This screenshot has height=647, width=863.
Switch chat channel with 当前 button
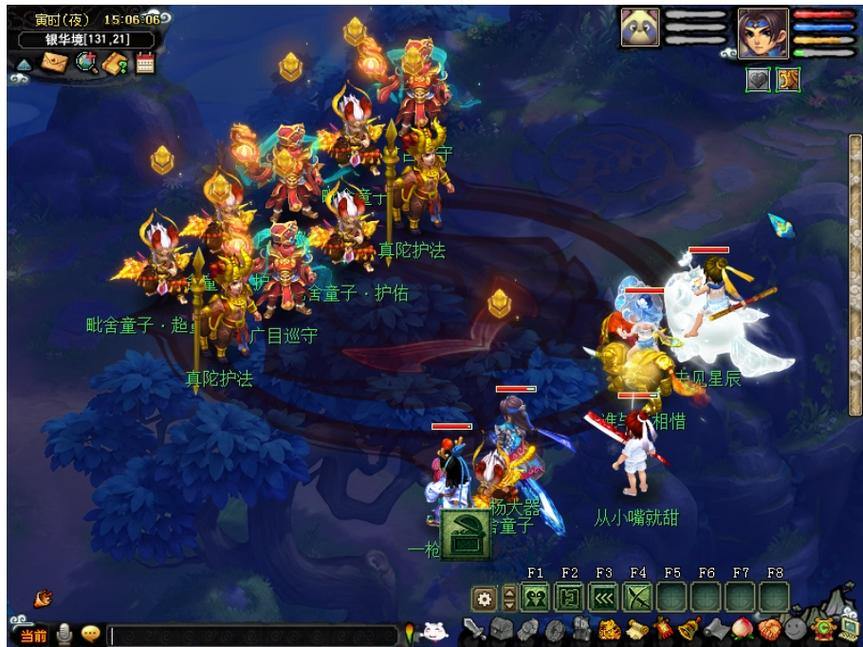pos(33,635)
